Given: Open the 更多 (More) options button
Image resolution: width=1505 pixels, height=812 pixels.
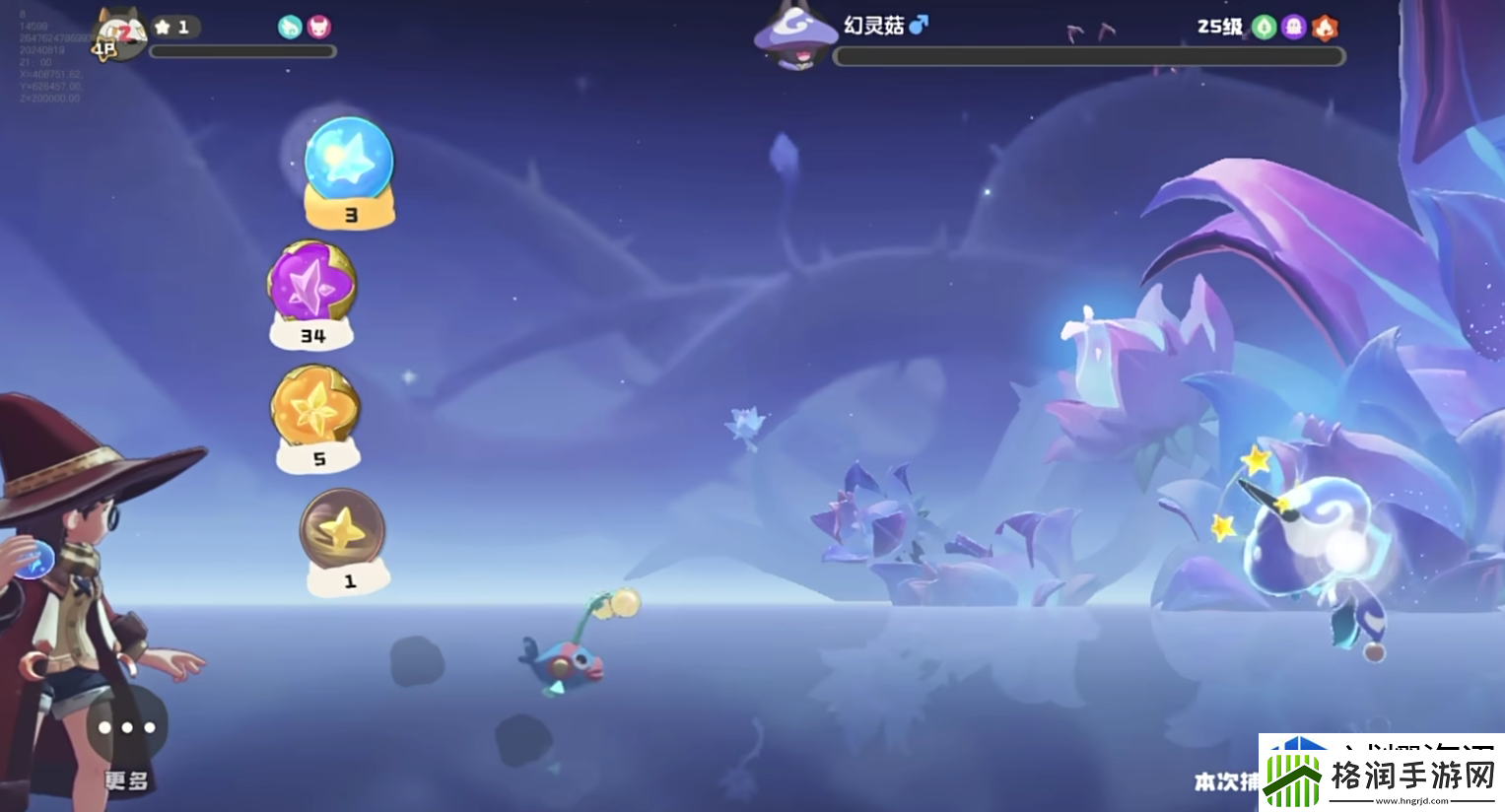Looking at the screenshot, I should coord(126,729).
